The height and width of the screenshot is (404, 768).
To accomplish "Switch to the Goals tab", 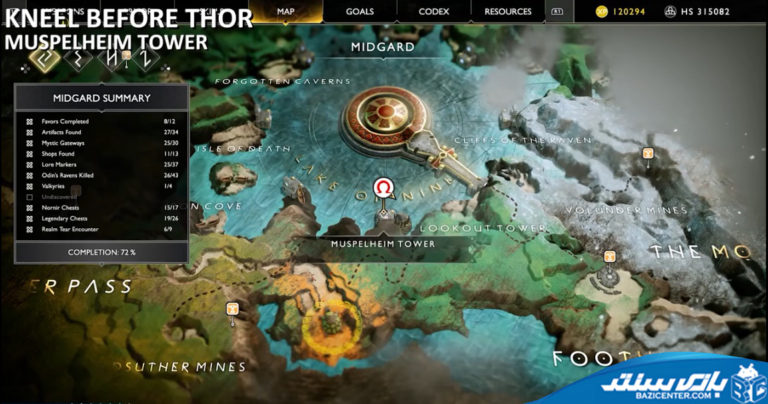I will click(x=359, y=11).
